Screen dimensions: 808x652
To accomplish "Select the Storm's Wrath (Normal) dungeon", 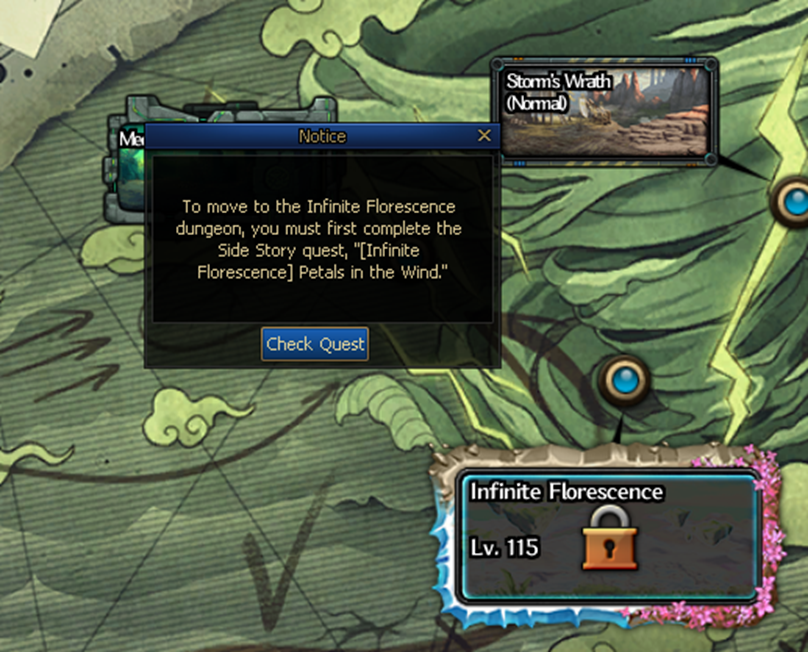I will tap(606, 111).
